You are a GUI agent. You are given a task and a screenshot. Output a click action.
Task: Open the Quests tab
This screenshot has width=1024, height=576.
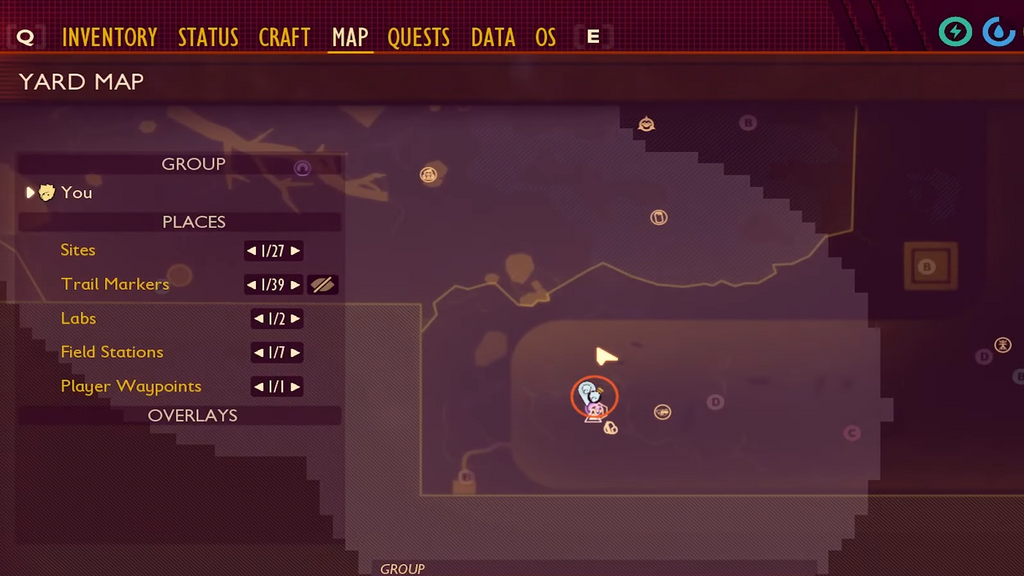[x=418, y=38]
